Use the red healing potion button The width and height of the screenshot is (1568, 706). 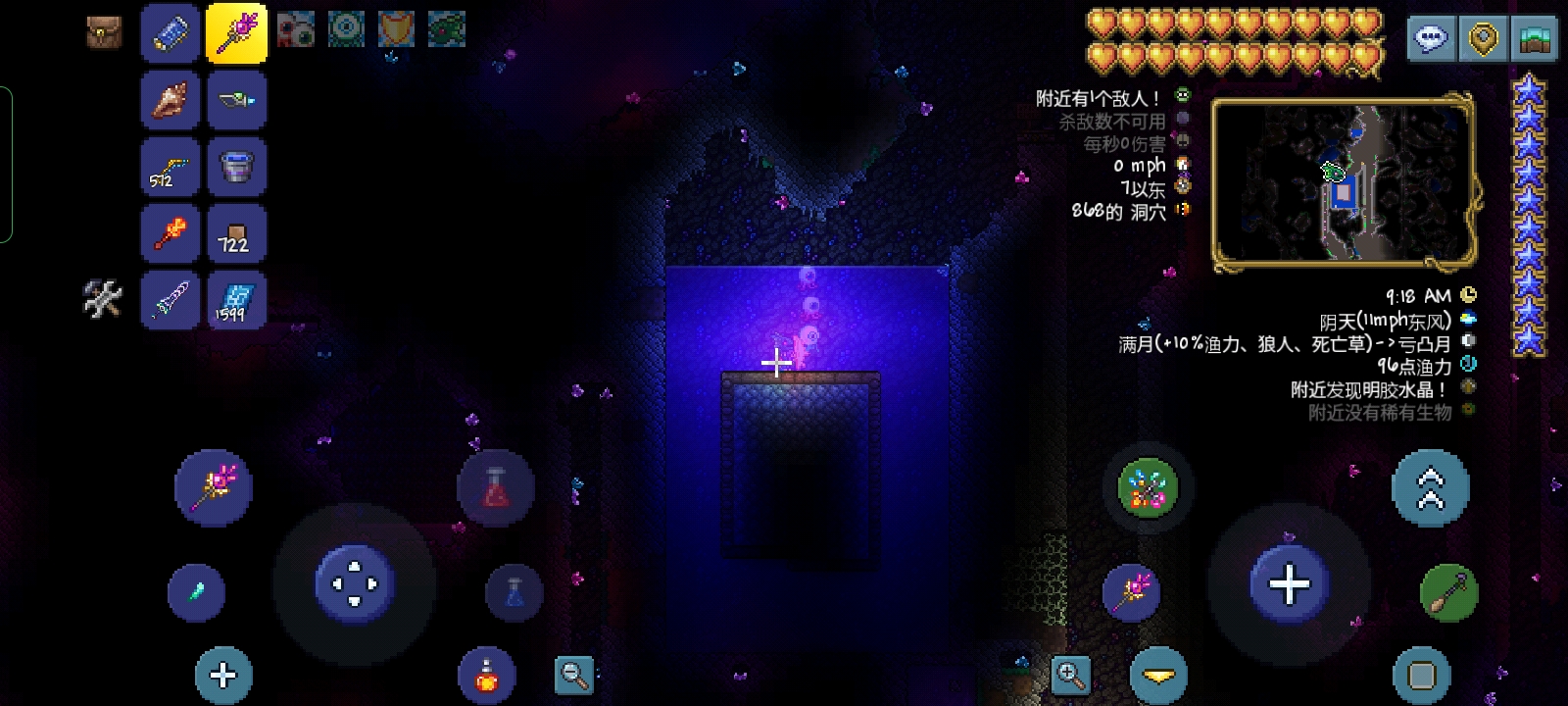pyautogui.click(x=496, y=487)
